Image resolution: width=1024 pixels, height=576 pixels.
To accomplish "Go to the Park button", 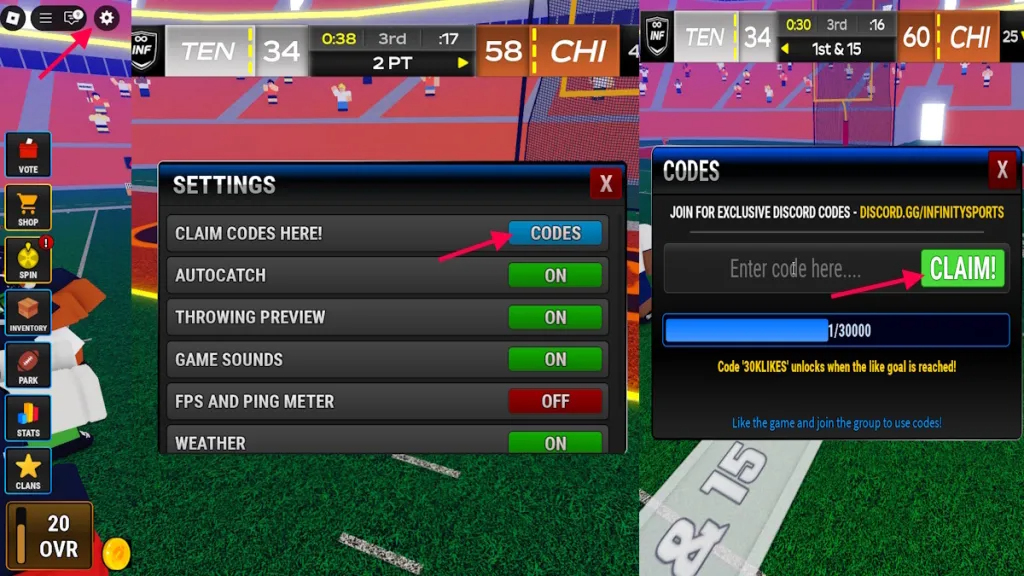I will coord(28,365).
